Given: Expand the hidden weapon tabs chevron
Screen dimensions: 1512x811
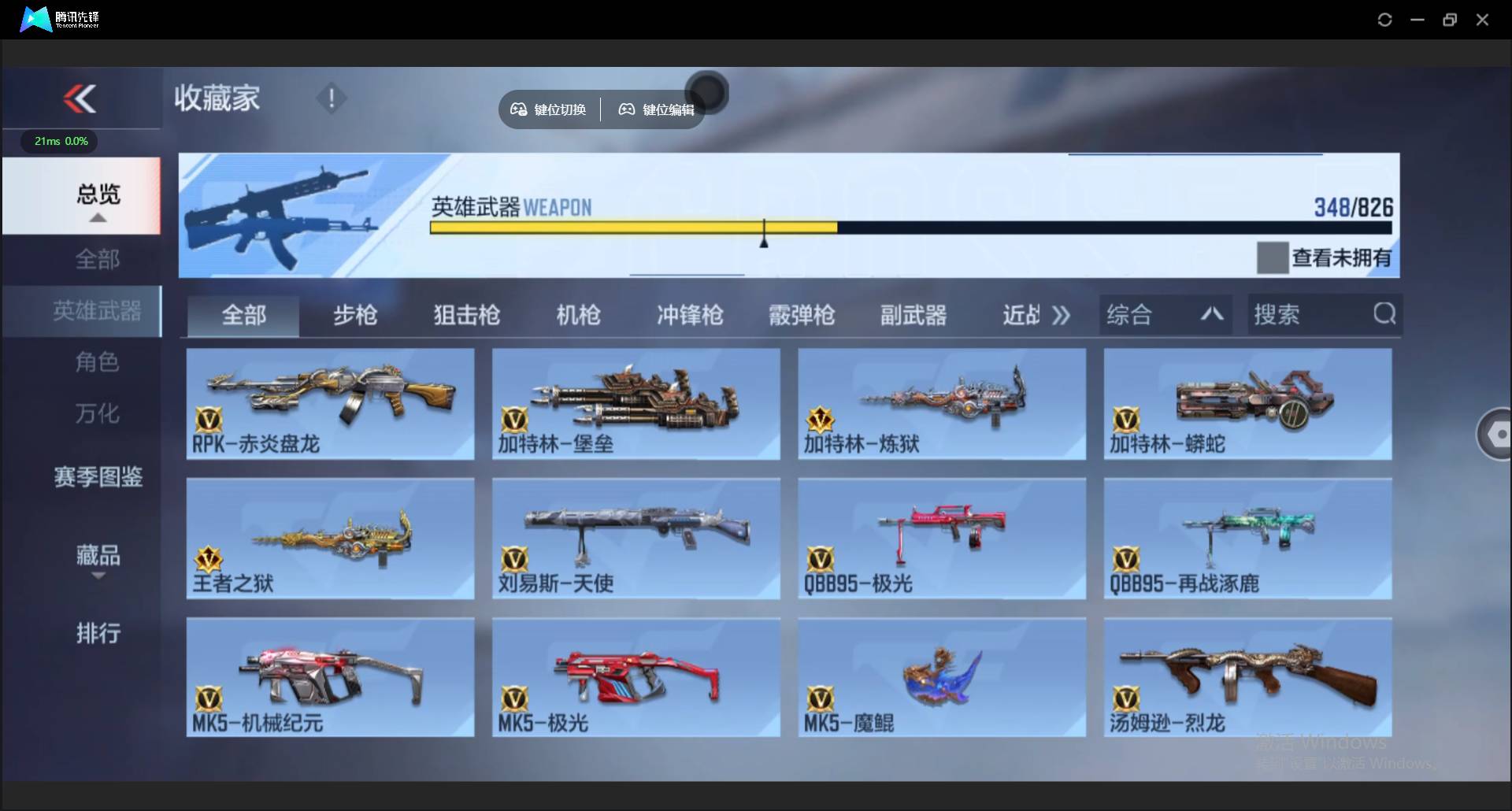Looking at the screenshot, I should click(1062, 314).
